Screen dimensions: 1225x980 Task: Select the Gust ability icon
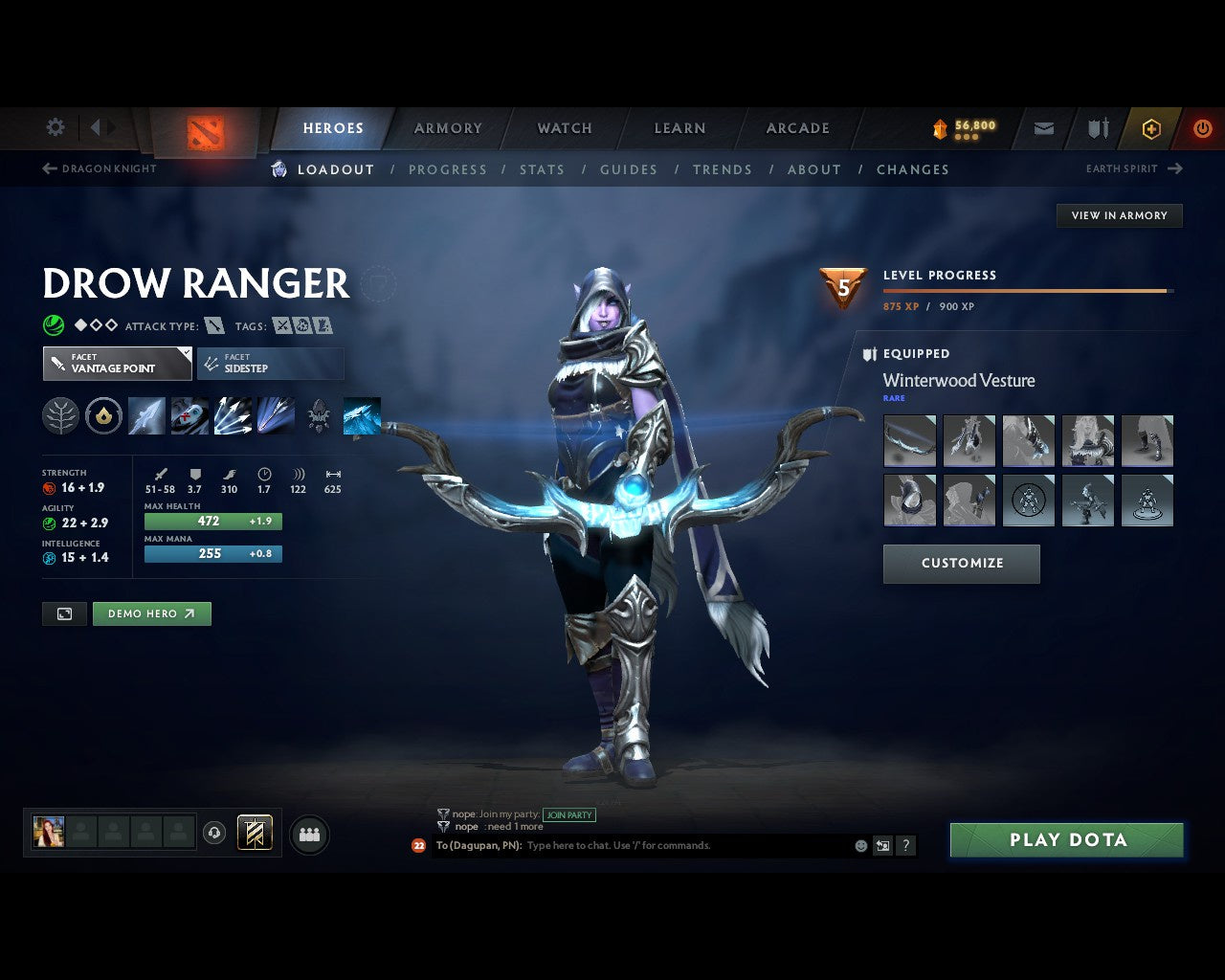tap(189, 415)
